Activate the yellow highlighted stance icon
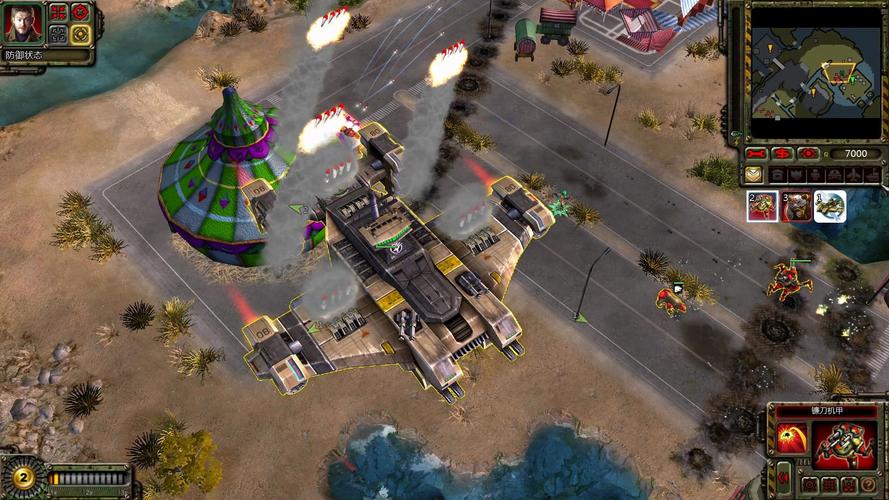This screenshot has height=500, width=889. pyautogui.click(x=80, y=34)
